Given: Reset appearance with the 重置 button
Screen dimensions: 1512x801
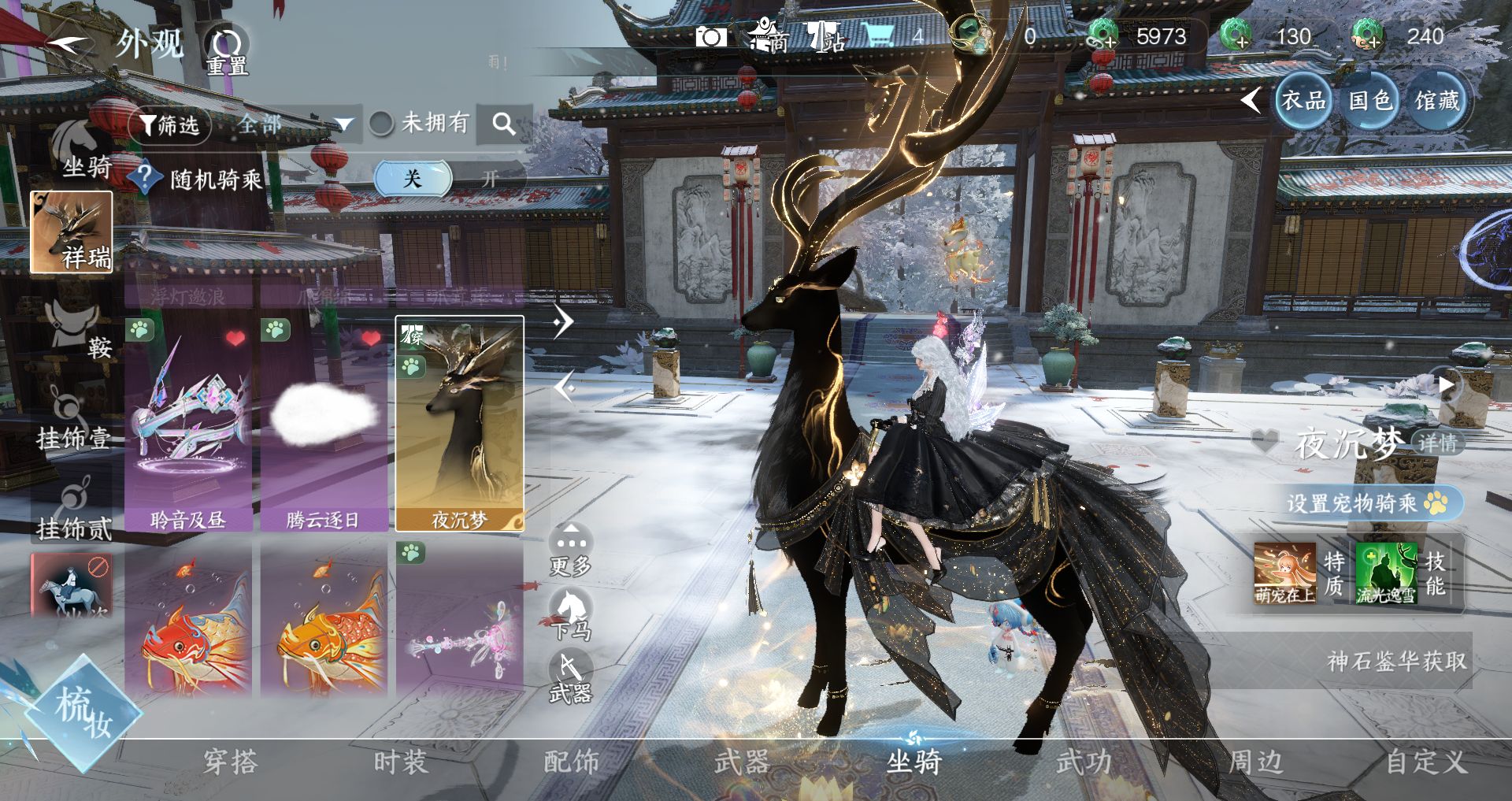Looking at the screenshot, I should 228,50.
